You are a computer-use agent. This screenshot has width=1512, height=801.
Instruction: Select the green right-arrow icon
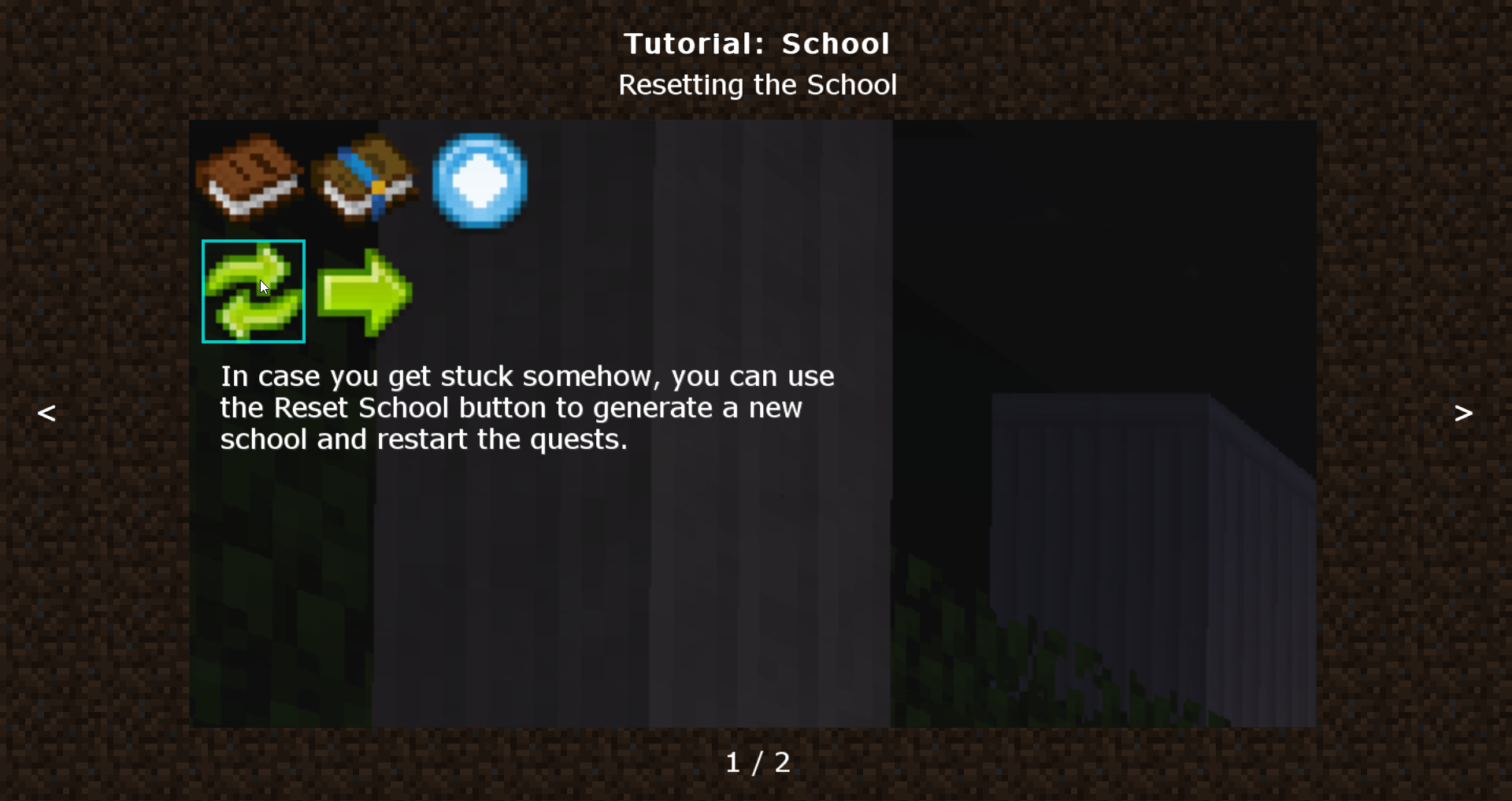[x=365, y=291]
